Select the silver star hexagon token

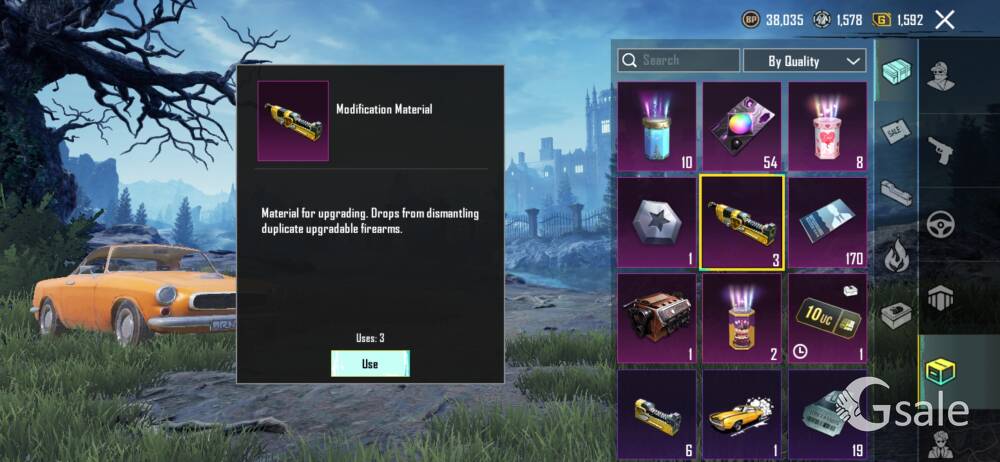[656, 222]
